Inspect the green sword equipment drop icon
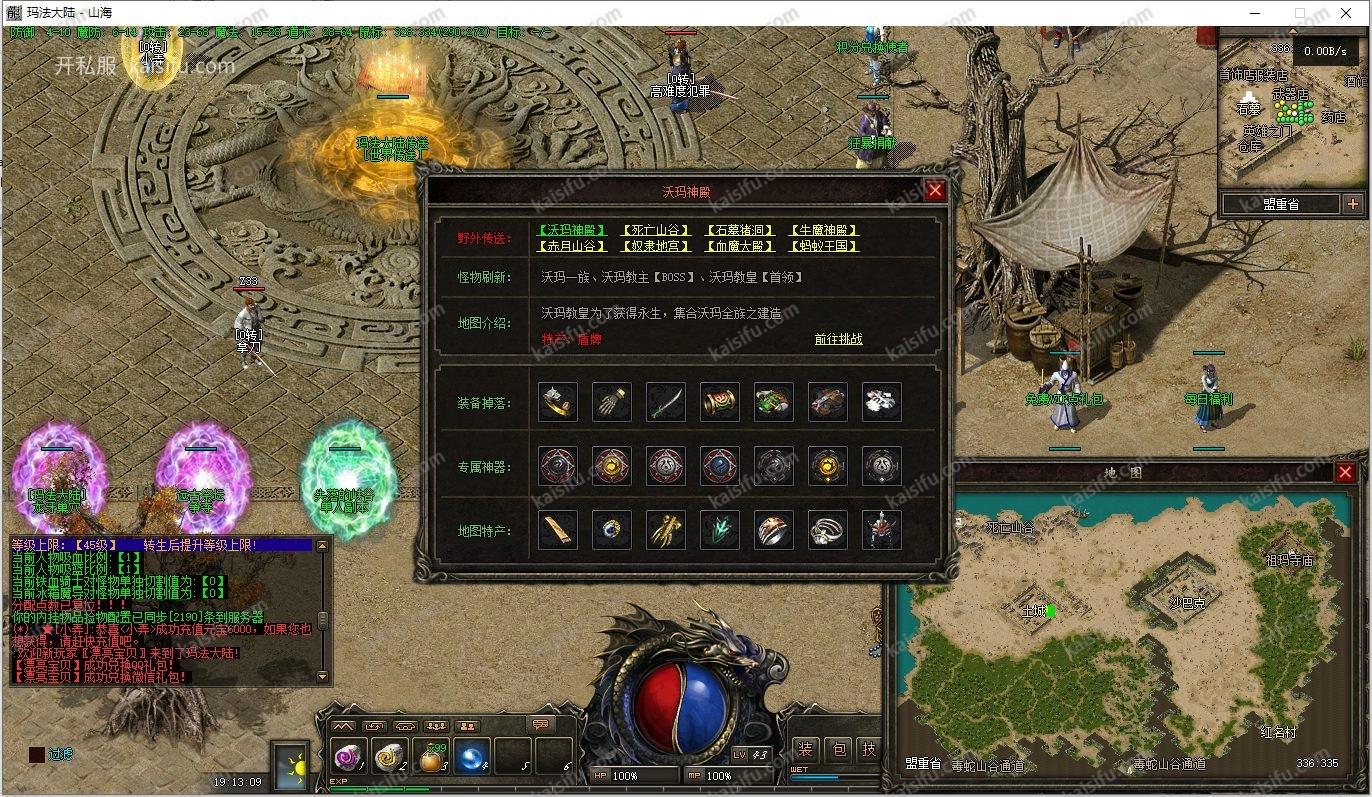Viewport: 1372px width, 797px height. coord(666,402)
